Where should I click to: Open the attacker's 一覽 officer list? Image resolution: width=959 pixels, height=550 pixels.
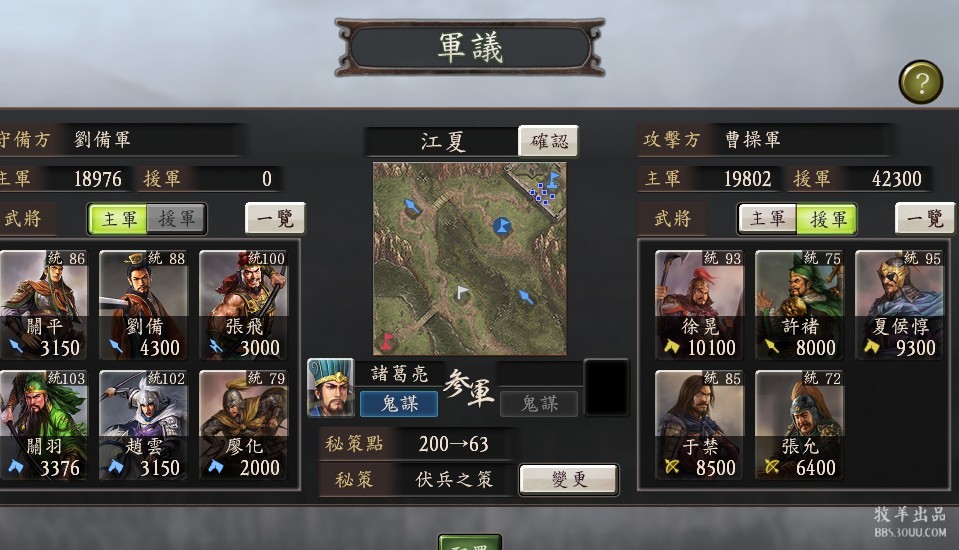pos(924,218)
